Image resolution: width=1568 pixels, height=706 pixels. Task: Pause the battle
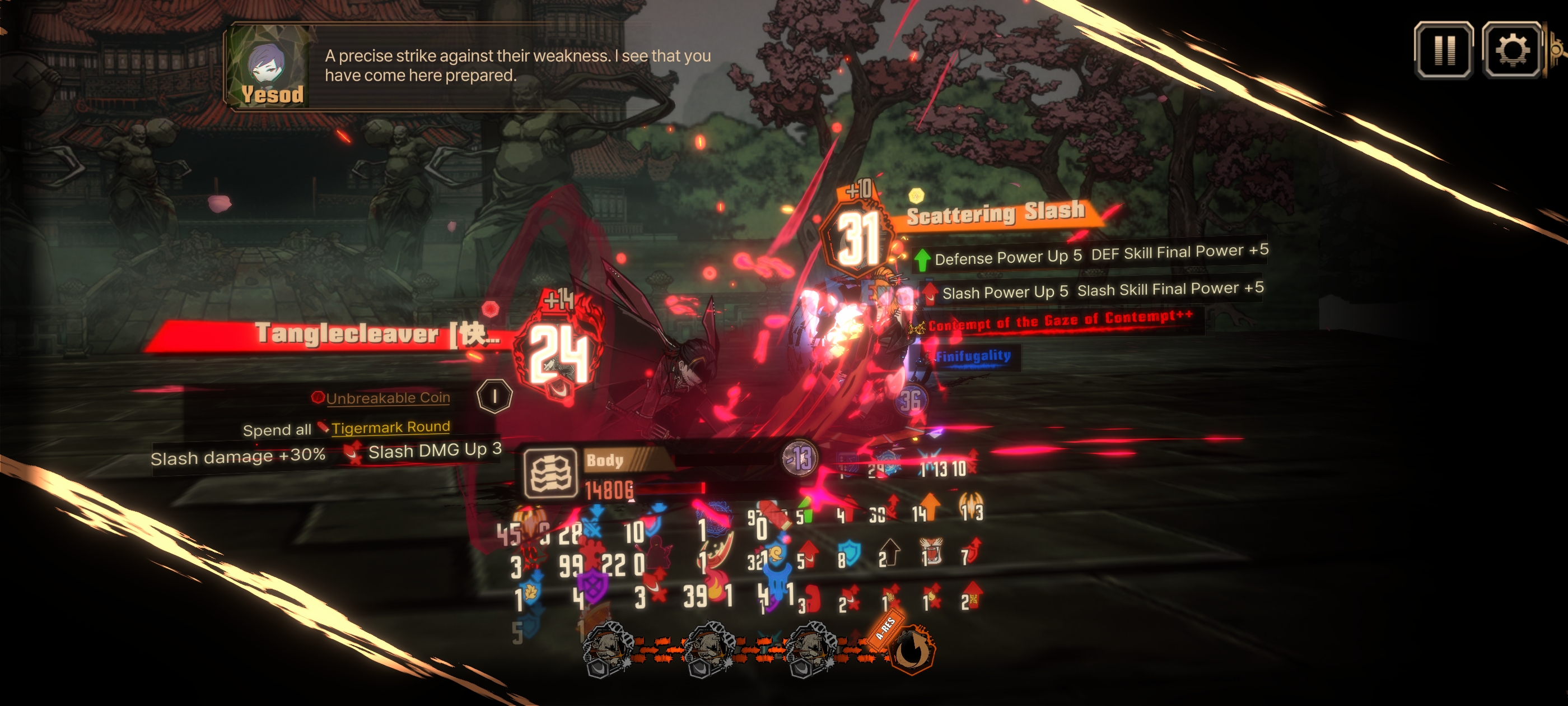[1443, 50]
